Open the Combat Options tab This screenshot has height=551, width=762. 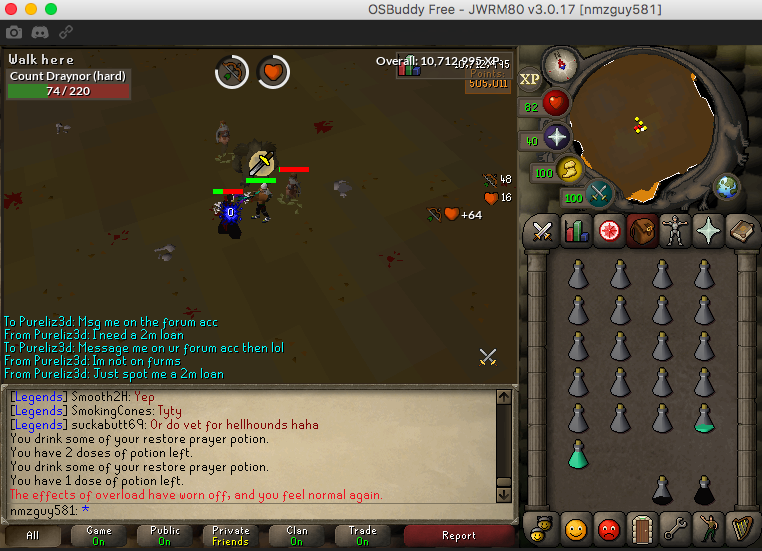pos(543,231)
